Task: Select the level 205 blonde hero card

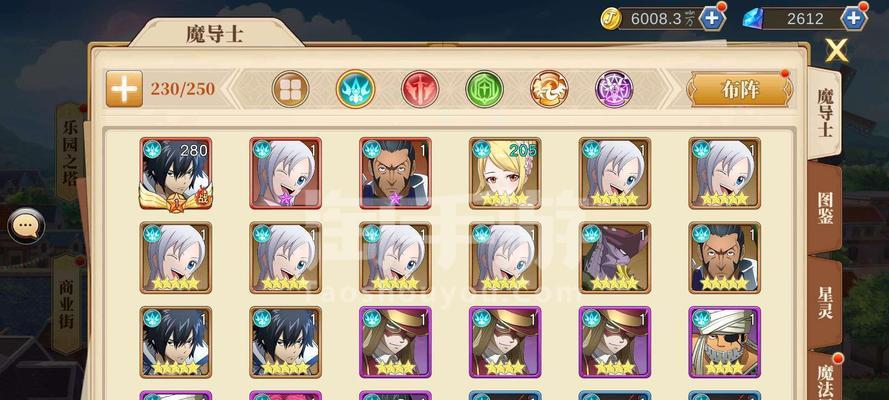Action: [x=505, y=173]
